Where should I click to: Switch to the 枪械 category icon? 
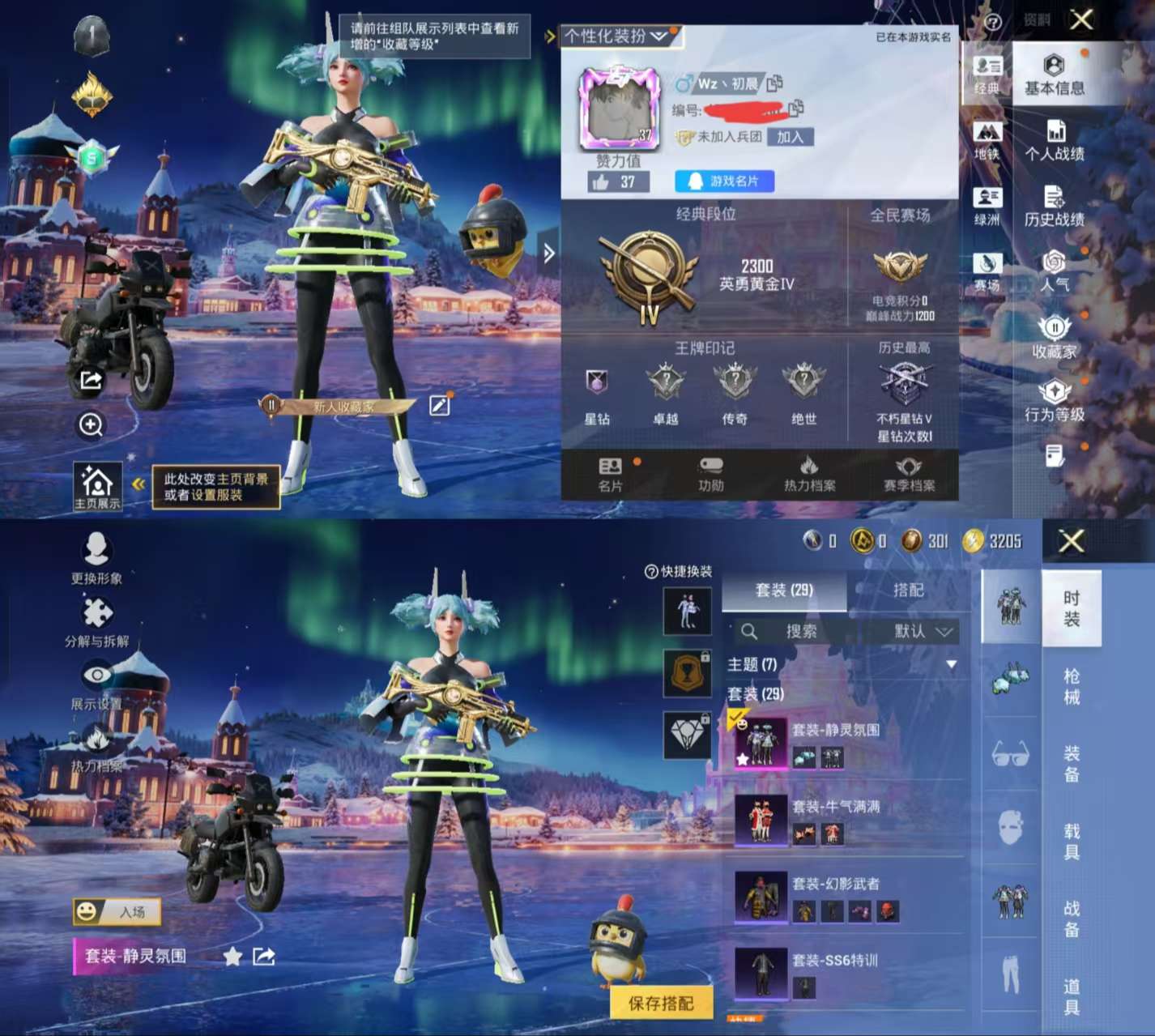(x=1071, y=686)
